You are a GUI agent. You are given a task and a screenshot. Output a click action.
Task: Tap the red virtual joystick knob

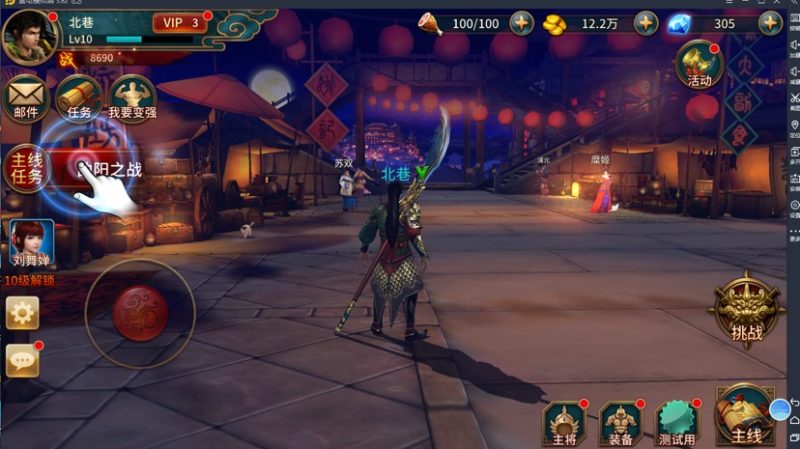click(140, 312)
